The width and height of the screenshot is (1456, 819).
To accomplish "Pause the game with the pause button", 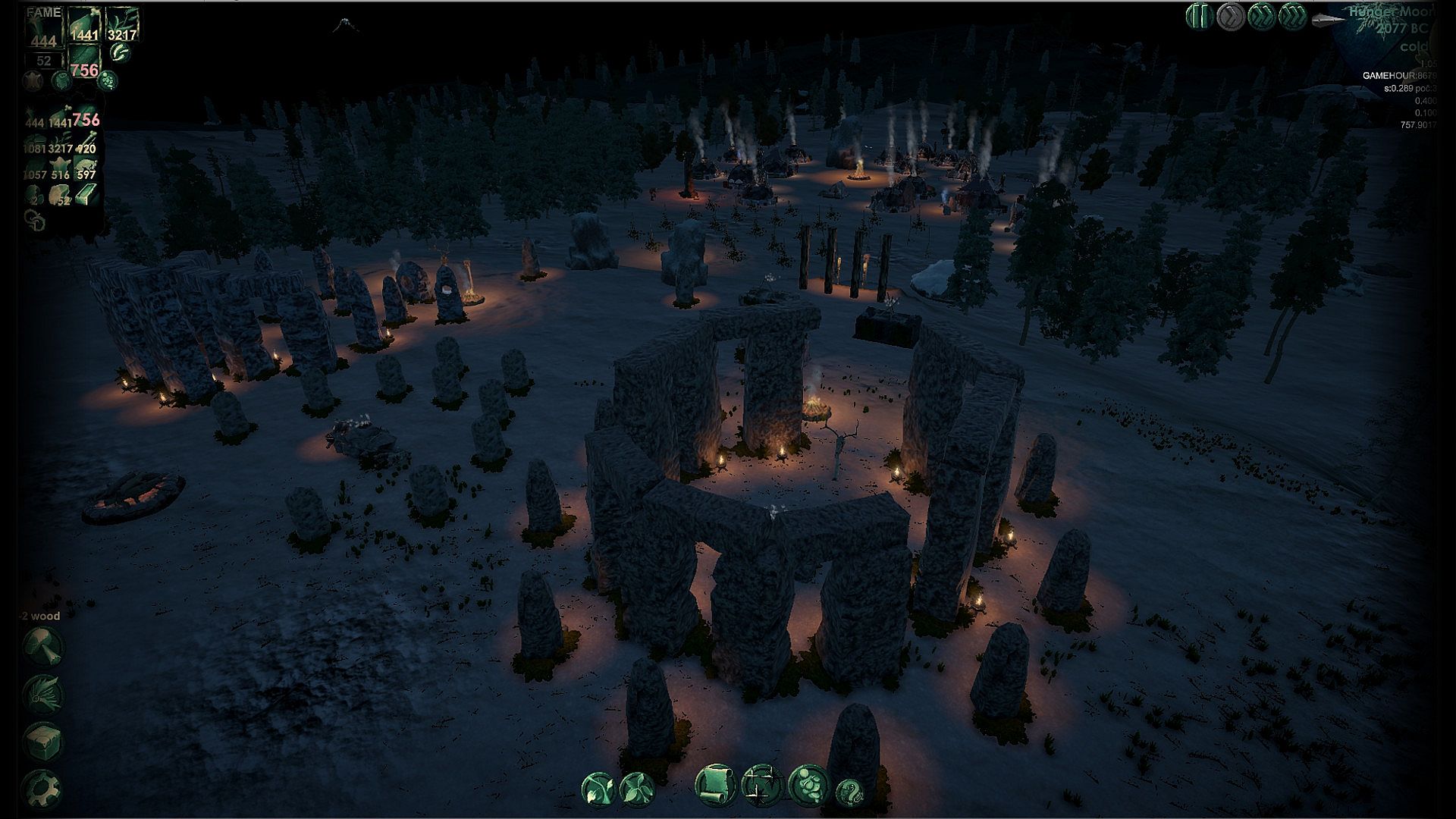I will [x=1199, y=16].
